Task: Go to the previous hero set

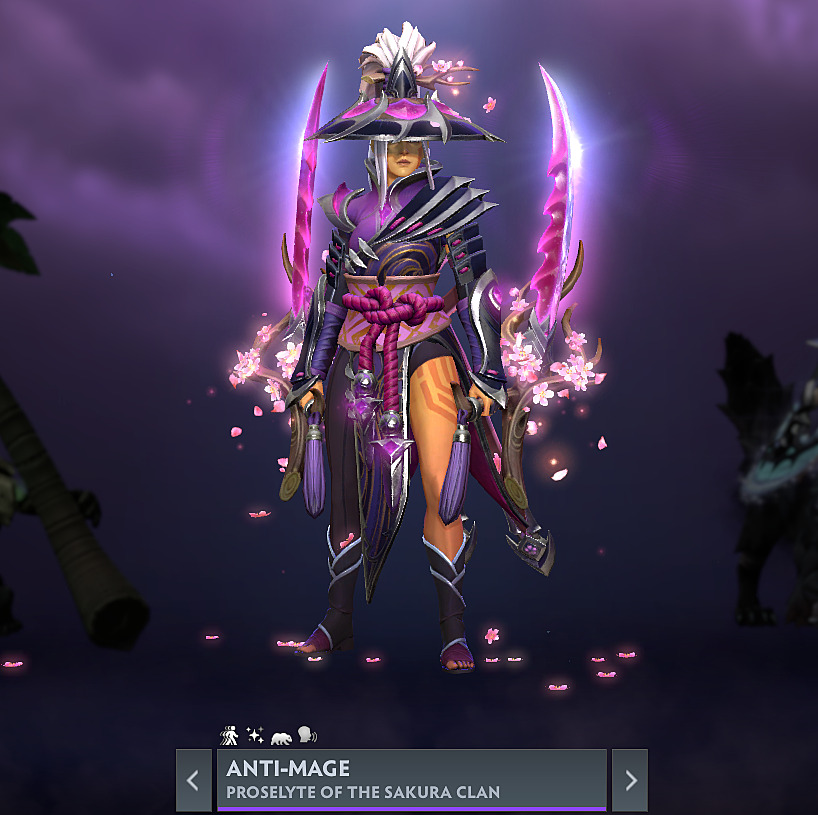Action: 194,780
